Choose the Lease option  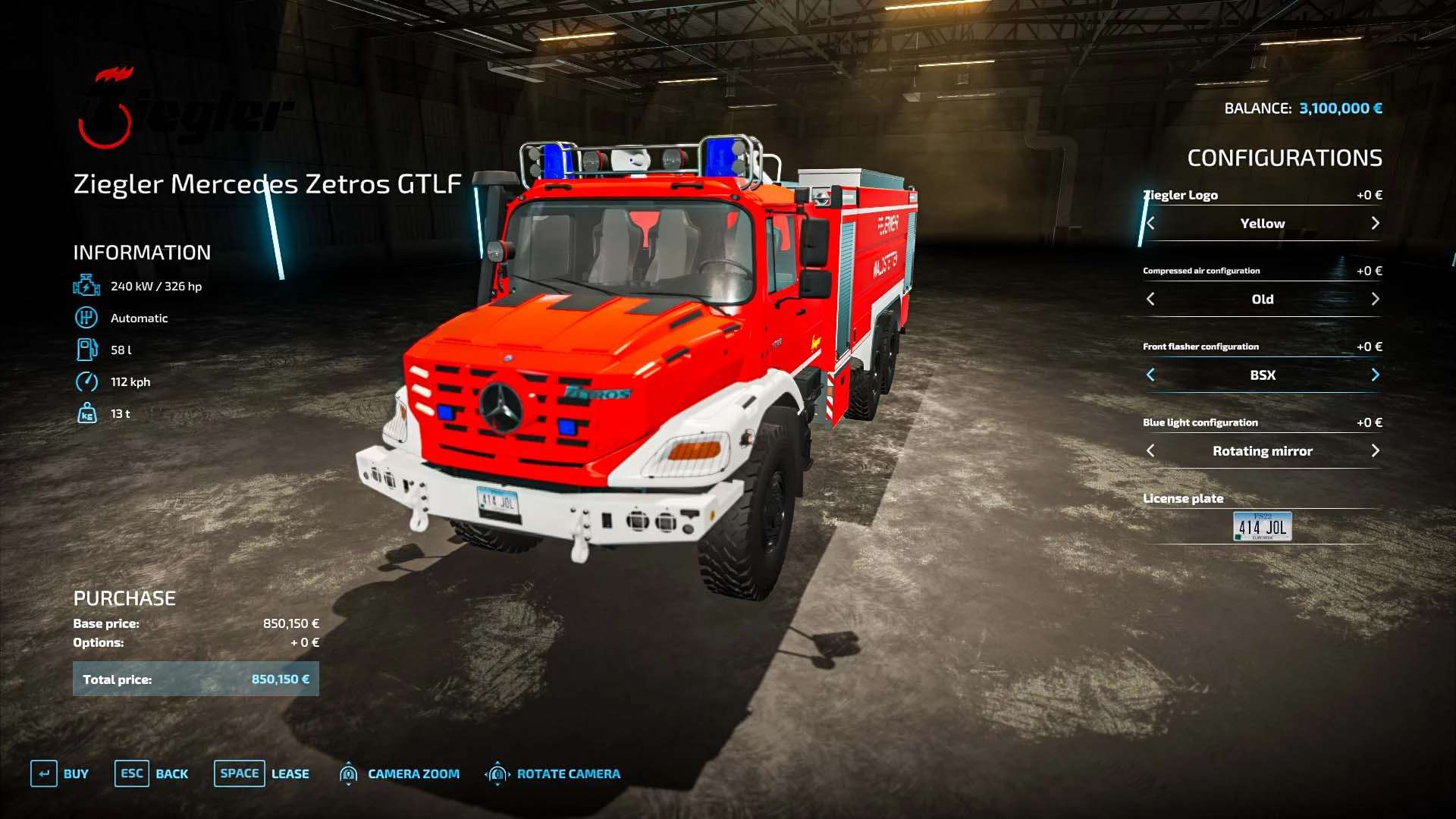262,773
